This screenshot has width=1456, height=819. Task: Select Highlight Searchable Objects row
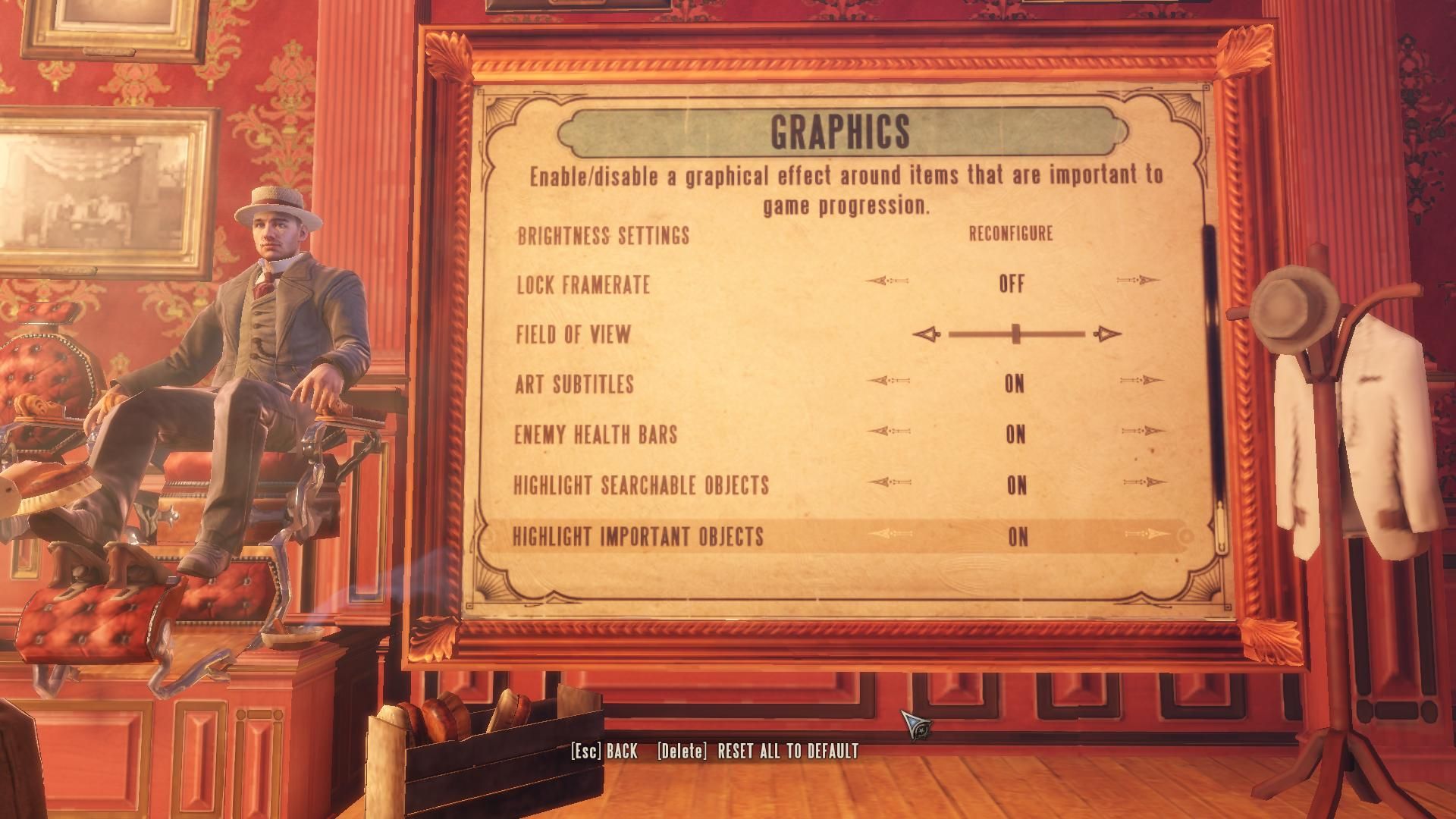coord(641,485)
